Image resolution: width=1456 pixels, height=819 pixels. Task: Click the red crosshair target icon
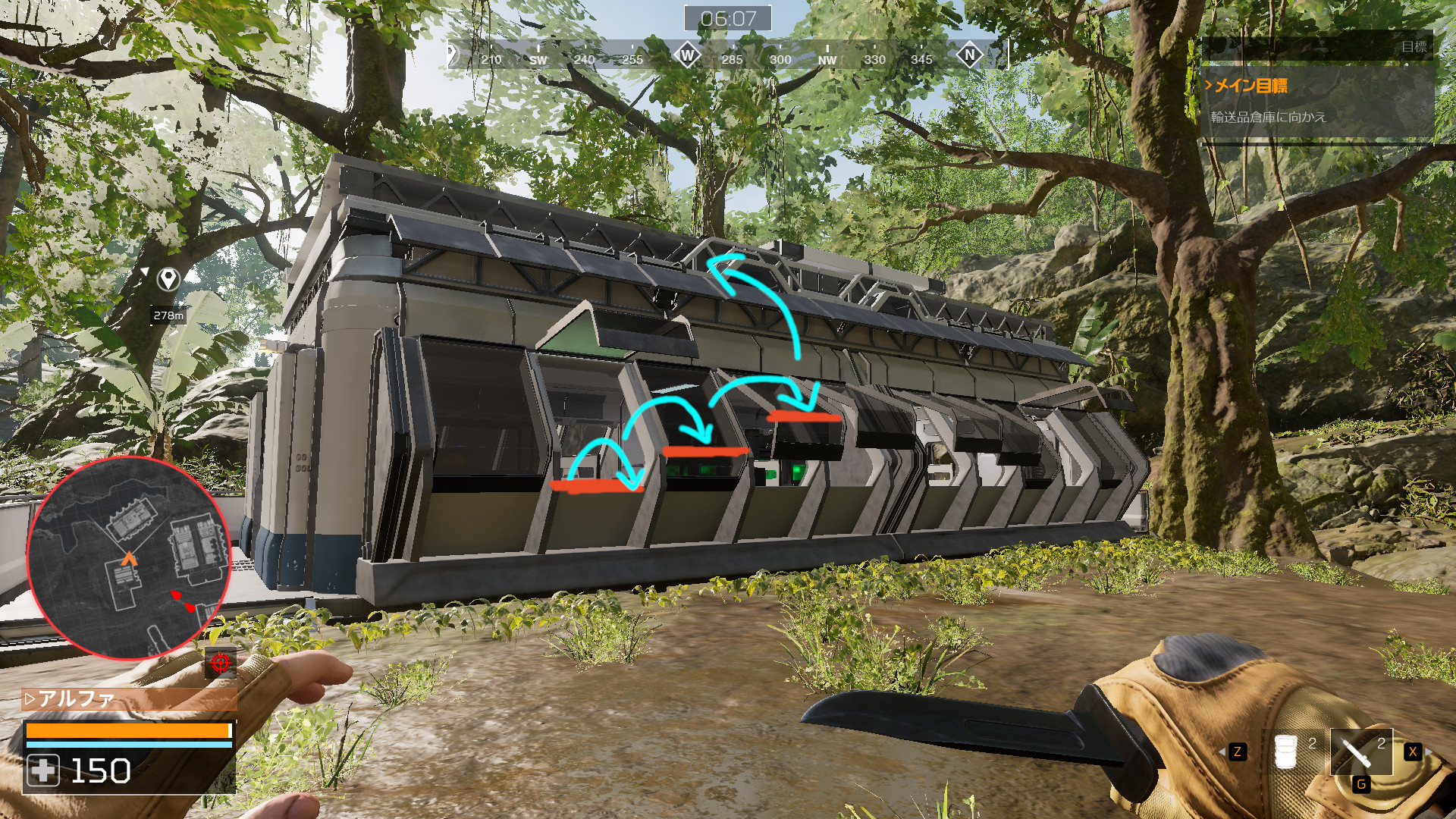(x=221, y=663)
